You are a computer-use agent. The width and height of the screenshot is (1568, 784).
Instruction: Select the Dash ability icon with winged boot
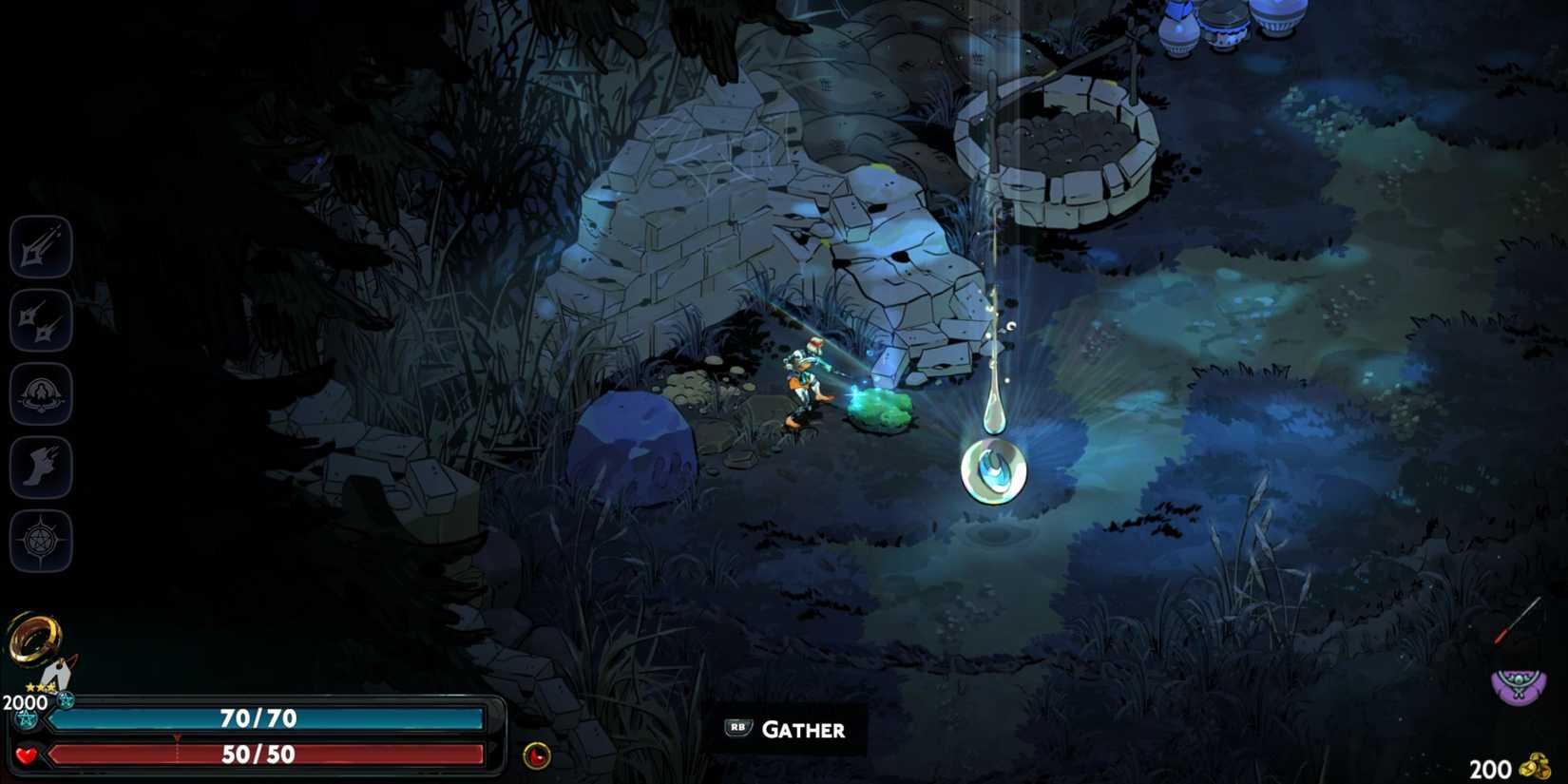(x=40, y=468)
